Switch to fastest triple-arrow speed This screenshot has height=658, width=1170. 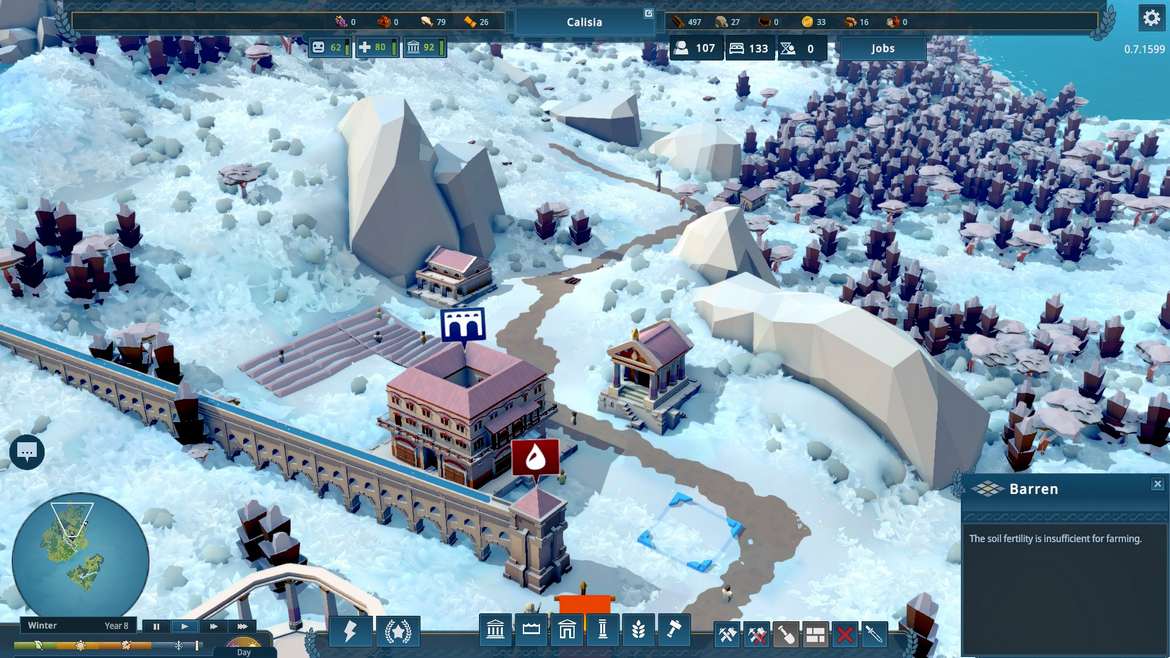pyautogui.click(x=241, y=627)
